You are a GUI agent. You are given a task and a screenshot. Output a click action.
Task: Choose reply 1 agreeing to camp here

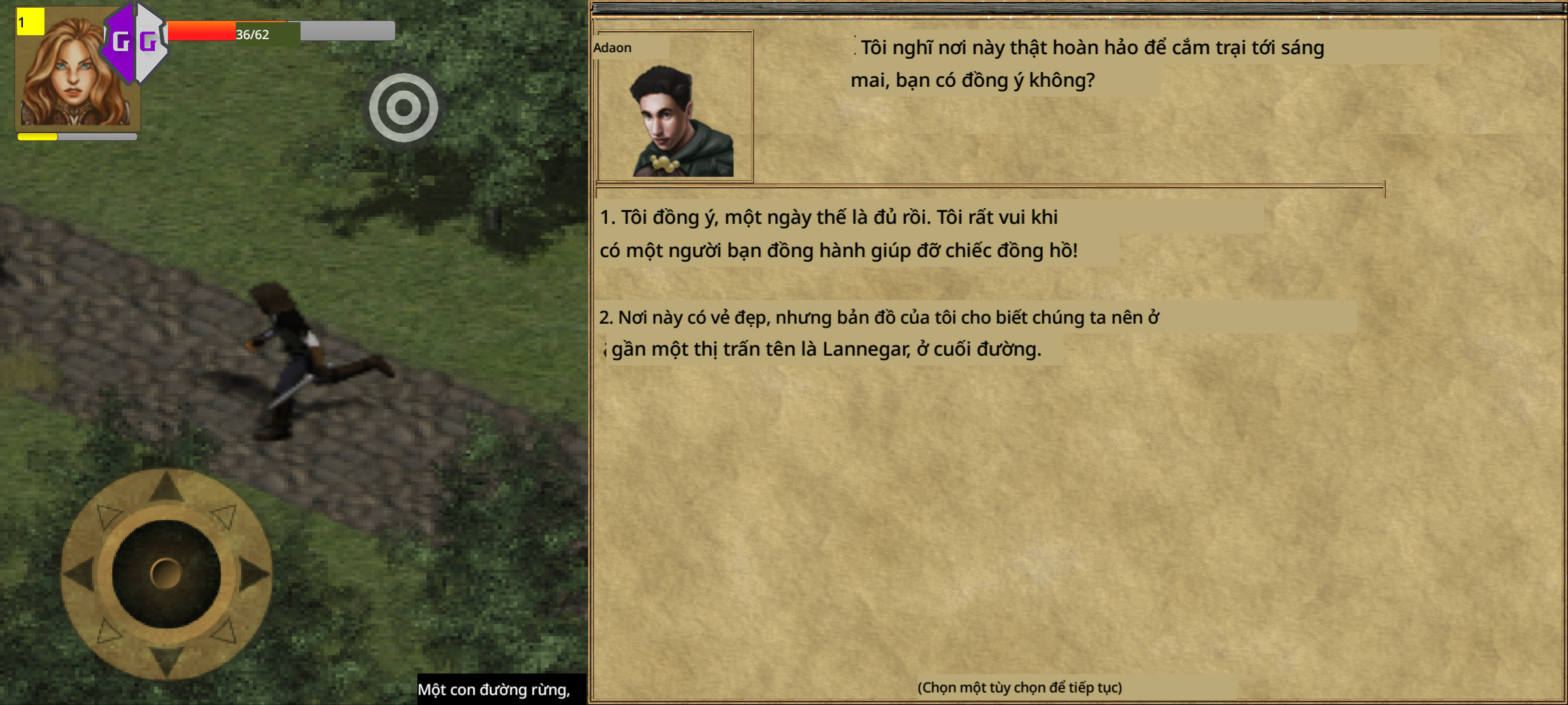click(x=839, y=234)
